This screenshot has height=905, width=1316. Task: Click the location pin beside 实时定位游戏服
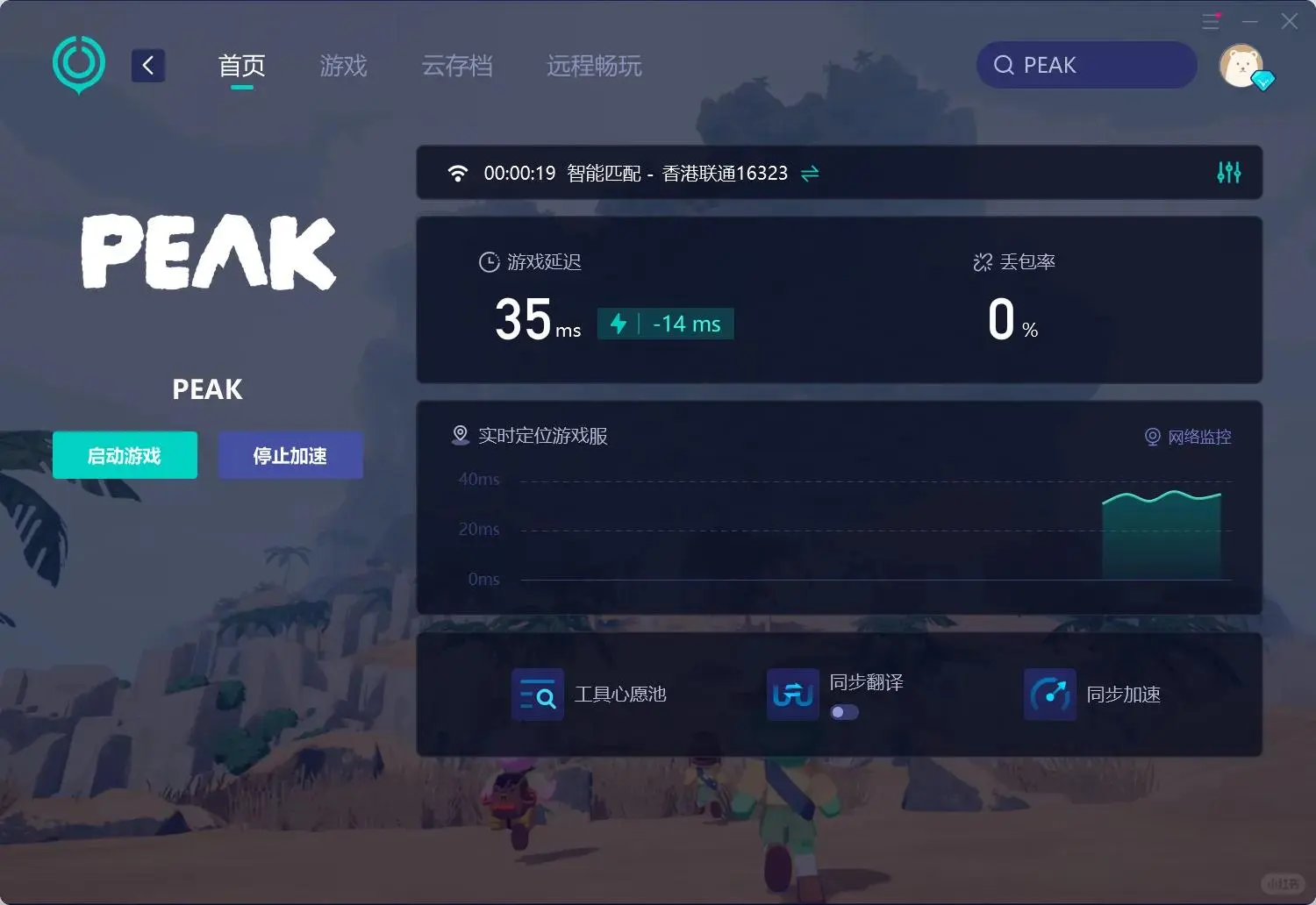(460, 434)
